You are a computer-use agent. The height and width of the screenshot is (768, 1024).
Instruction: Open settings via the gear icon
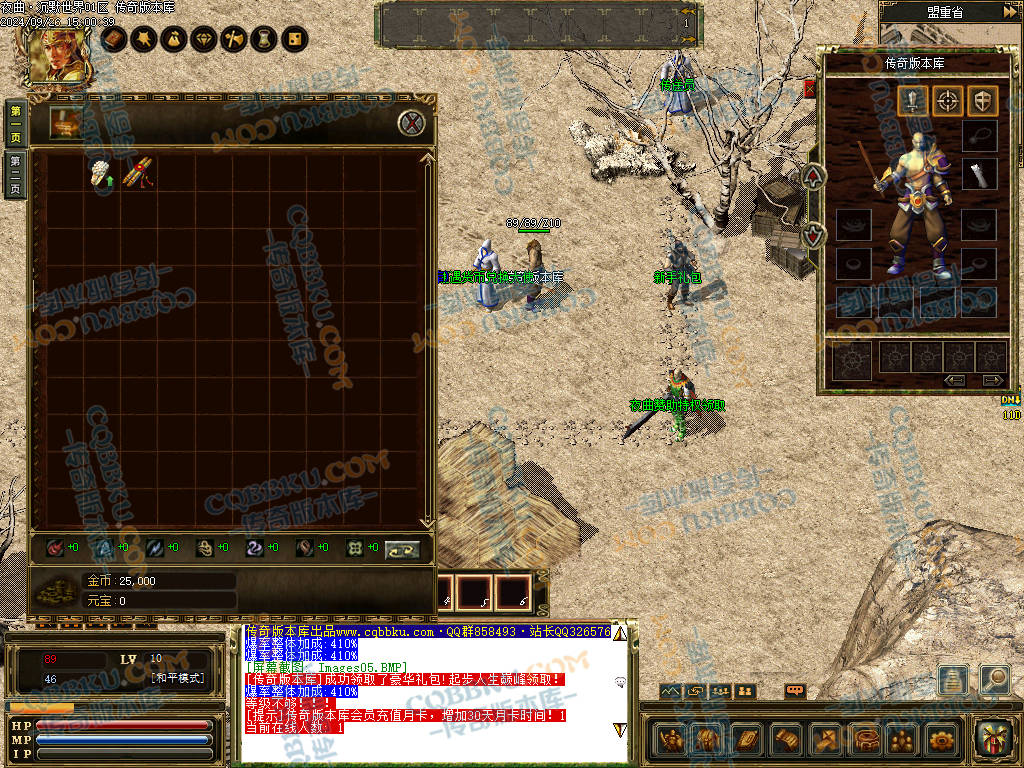[941, 740]
